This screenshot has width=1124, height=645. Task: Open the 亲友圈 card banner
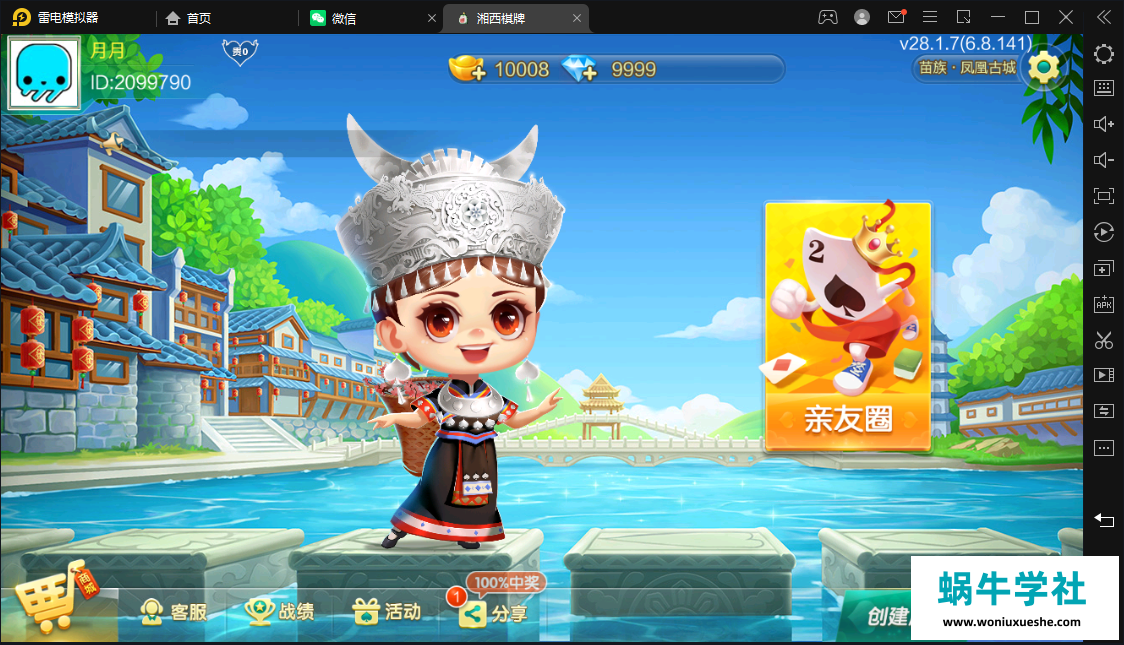[x=848, y=327]
